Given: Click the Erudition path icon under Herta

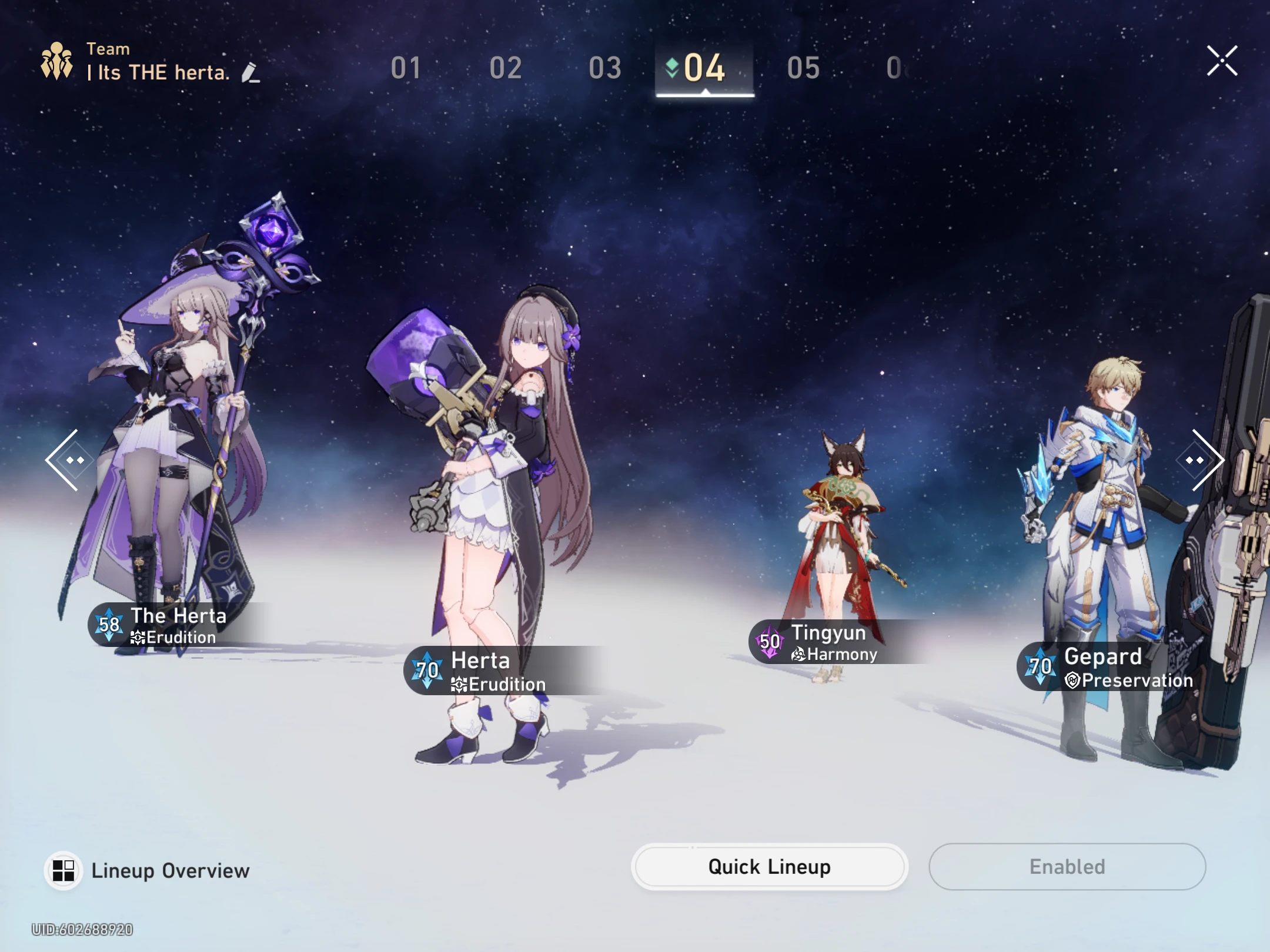Looking at the screenshot, I should (x=460, y=685).
